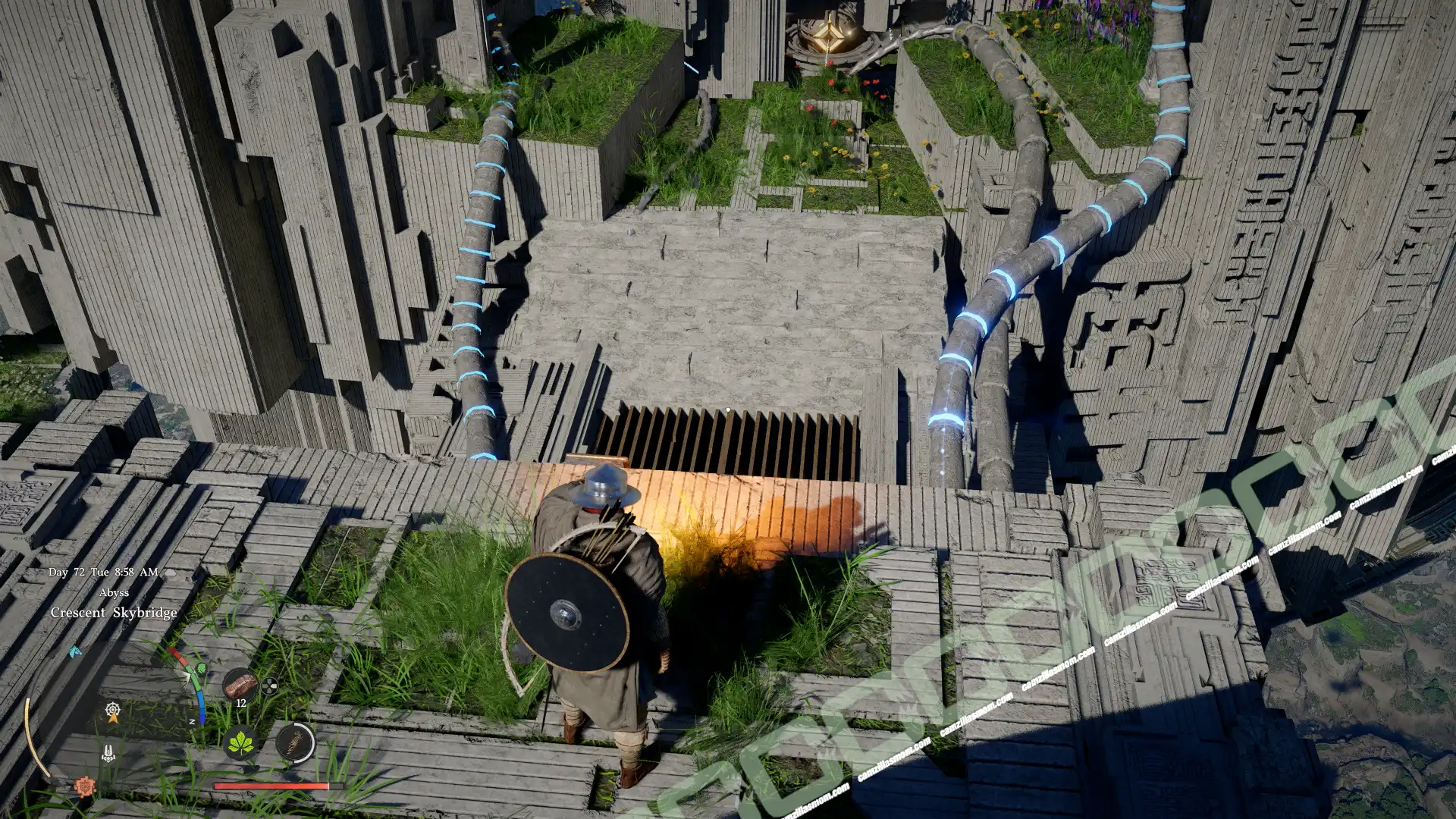Click the orange cog emblem icon
The image size is (1456, 819).
[84, 786]
